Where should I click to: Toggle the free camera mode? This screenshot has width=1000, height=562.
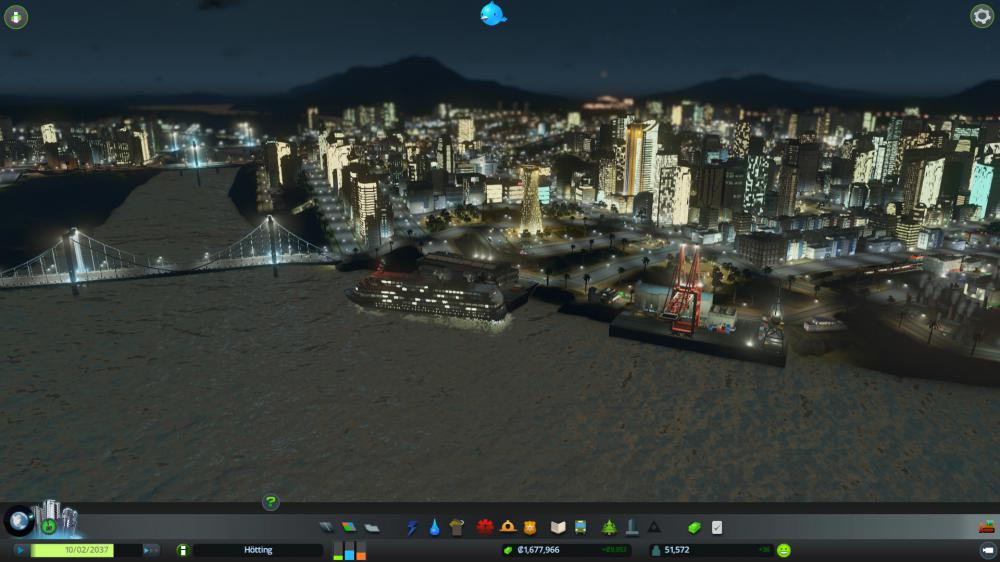[x=986, y=550]
